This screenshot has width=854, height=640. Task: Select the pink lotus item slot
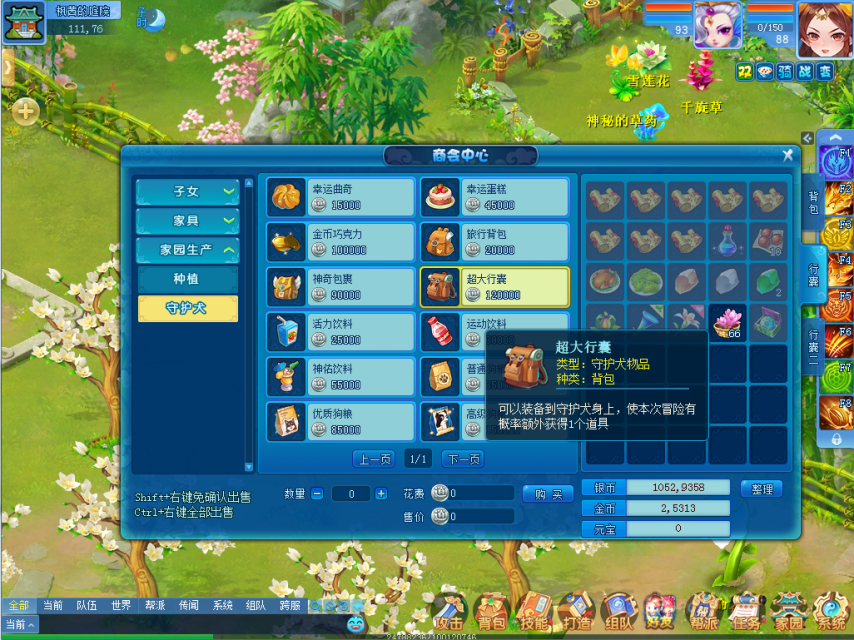(x=728, y=323)
